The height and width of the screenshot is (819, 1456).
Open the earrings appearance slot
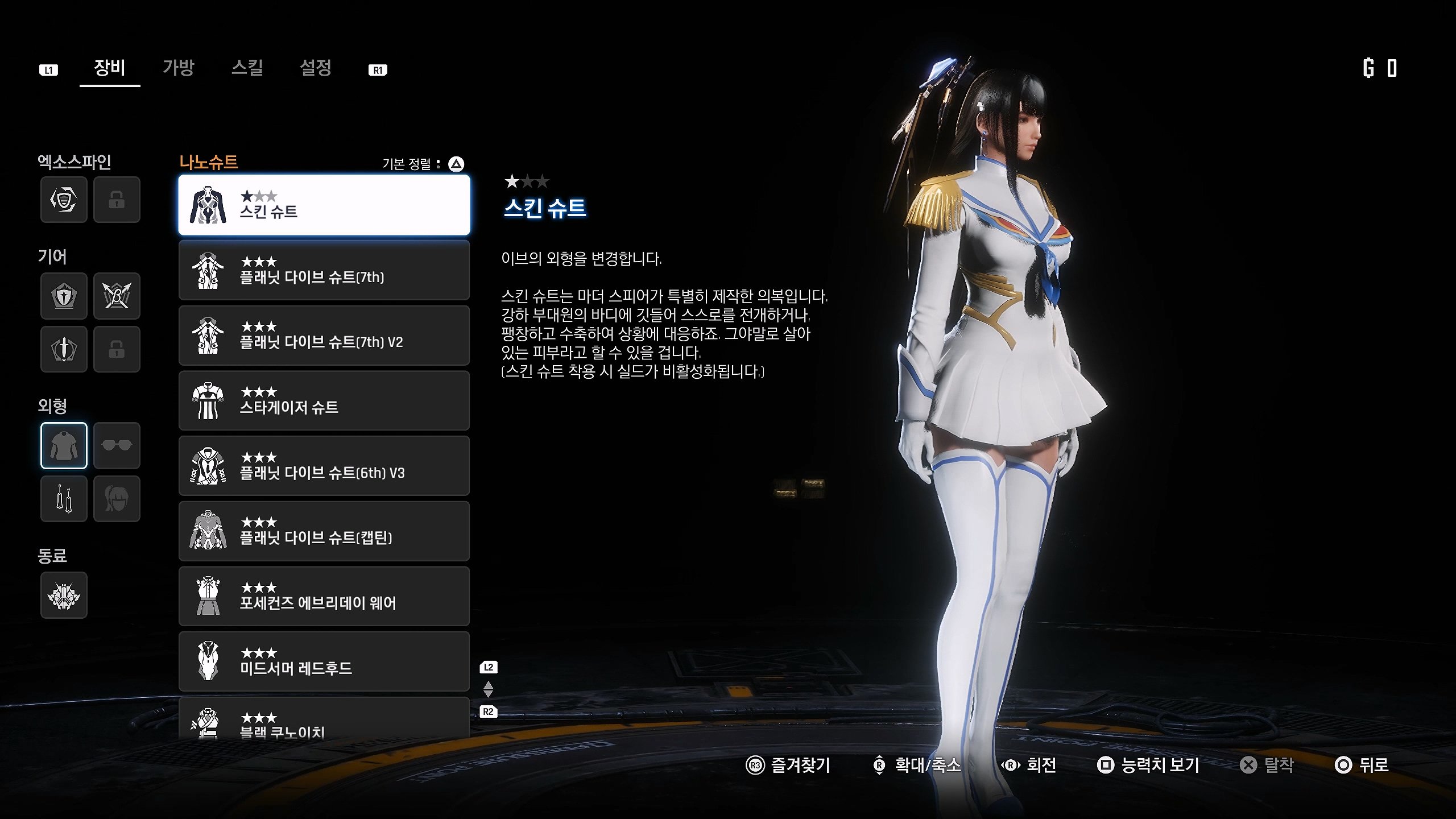coord(64,499)
